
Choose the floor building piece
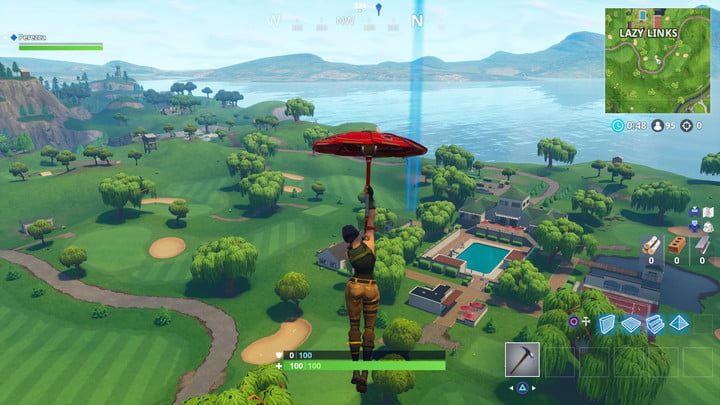click(630, 323)
